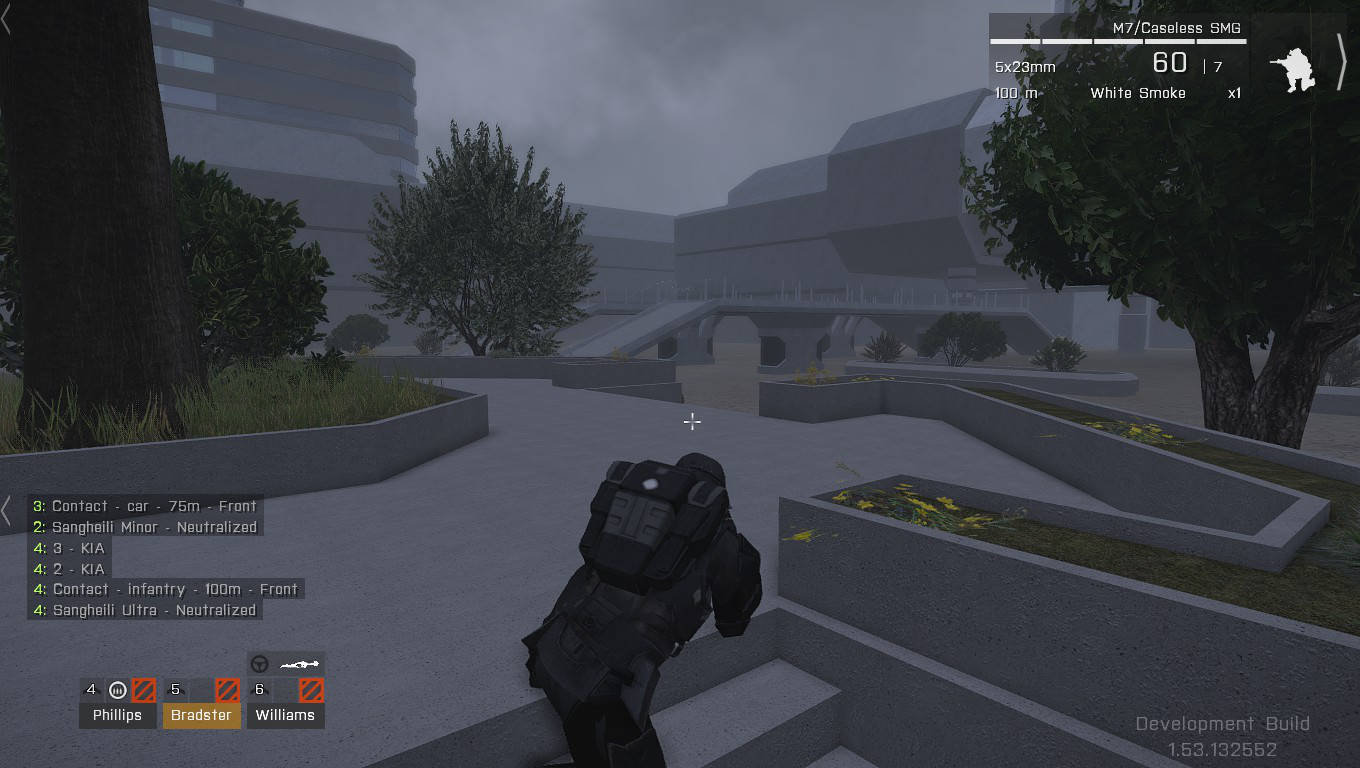Toggle selection of squad member Phillips
1360x768 pixels.
point(117,715)
